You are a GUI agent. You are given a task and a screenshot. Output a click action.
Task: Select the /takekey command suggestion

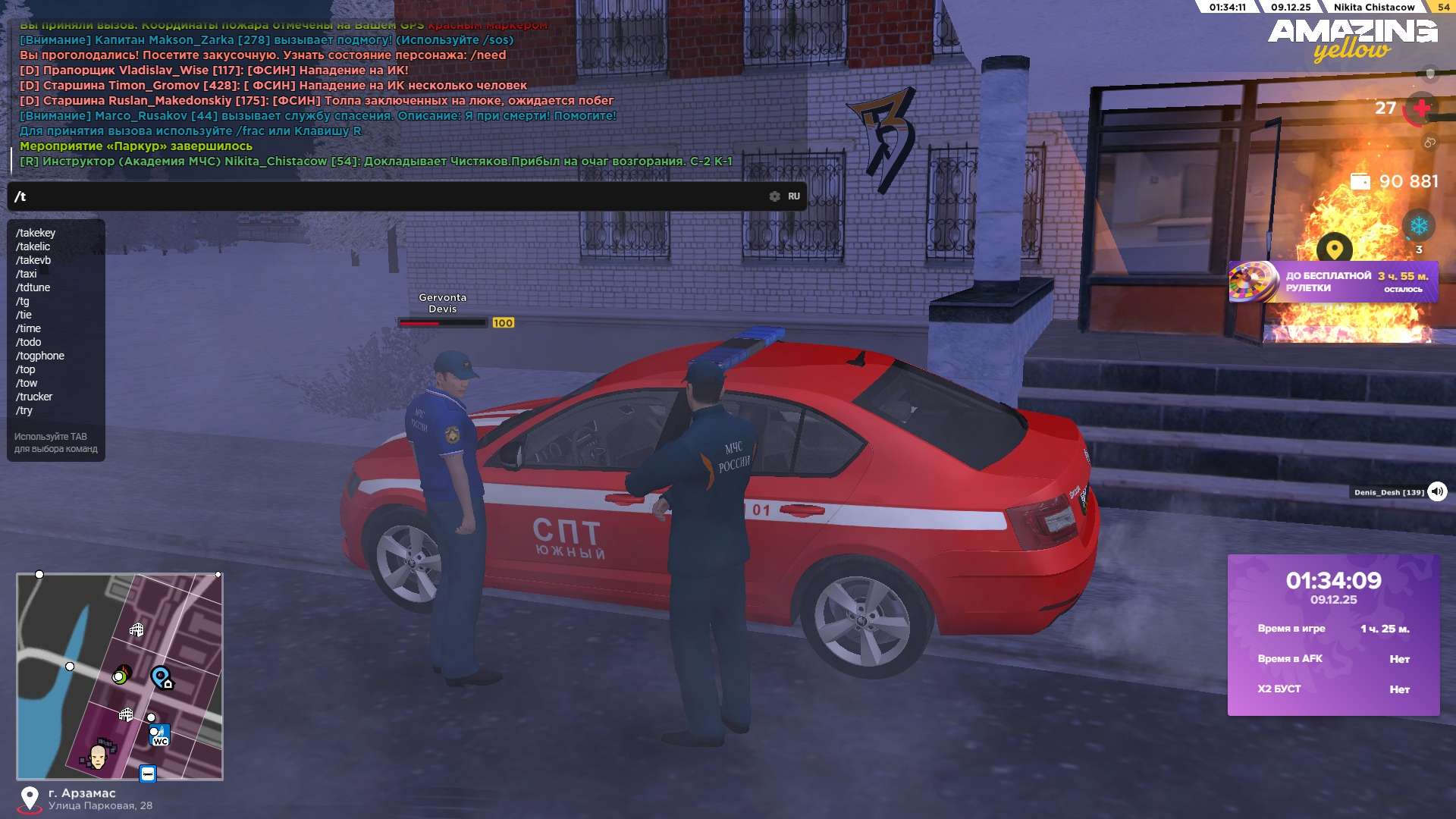36,233
